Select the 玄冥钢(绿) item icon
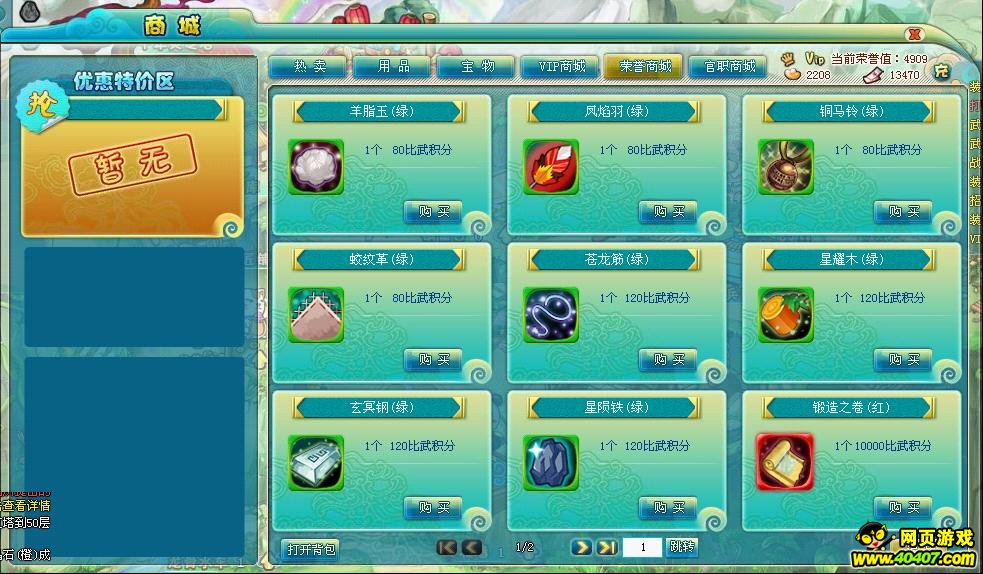This screenshot has width=983, height=574. 316,461
